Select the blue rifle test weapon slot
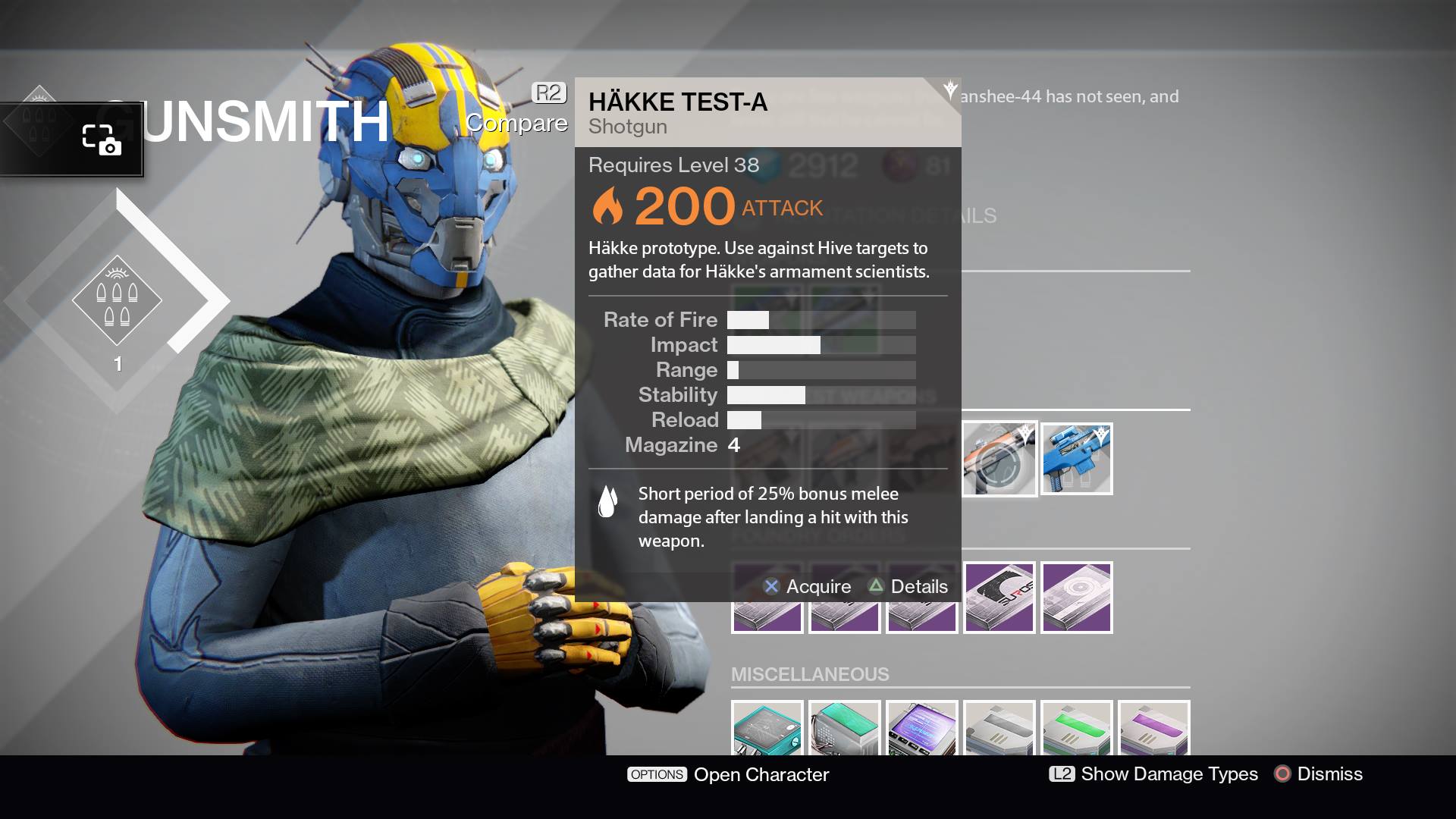The width and height of the screenshot is (1456, 819). pyautogui.click(x=1076, y=459)
